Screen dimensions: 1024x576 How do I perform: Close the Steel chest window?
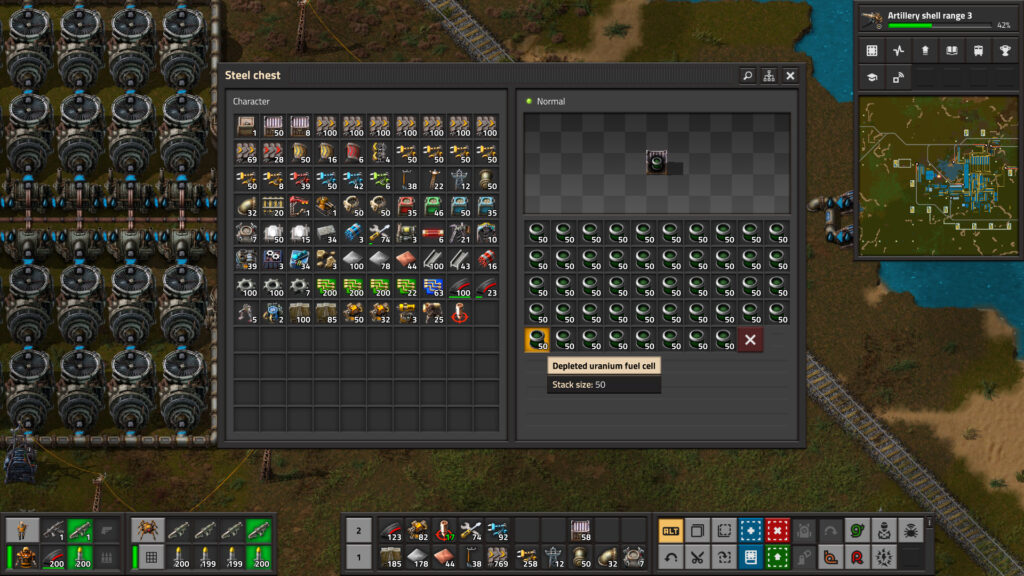coord(790,75)
